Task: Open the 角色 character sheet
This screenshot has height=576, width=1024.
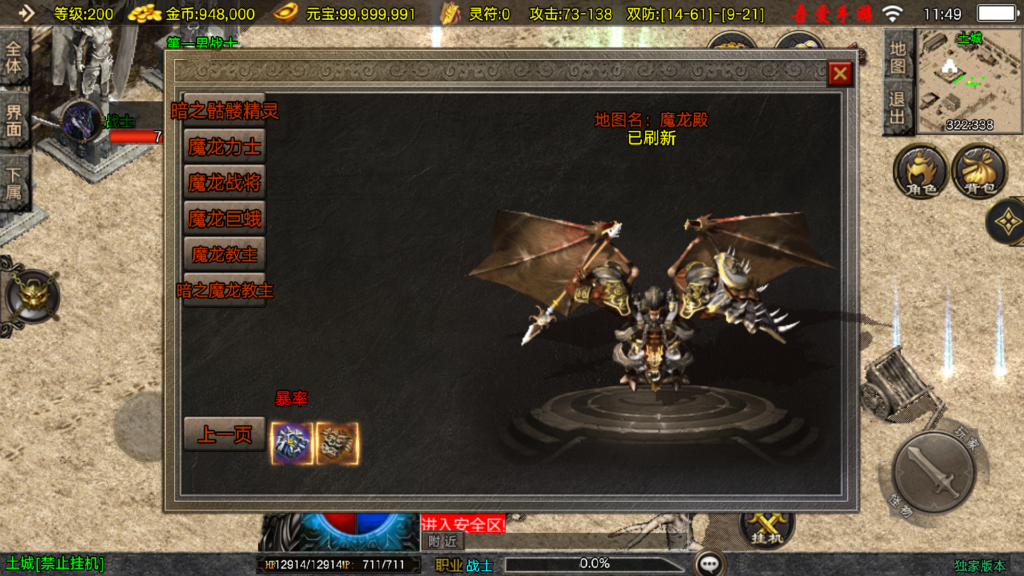Action: point(920,171)
